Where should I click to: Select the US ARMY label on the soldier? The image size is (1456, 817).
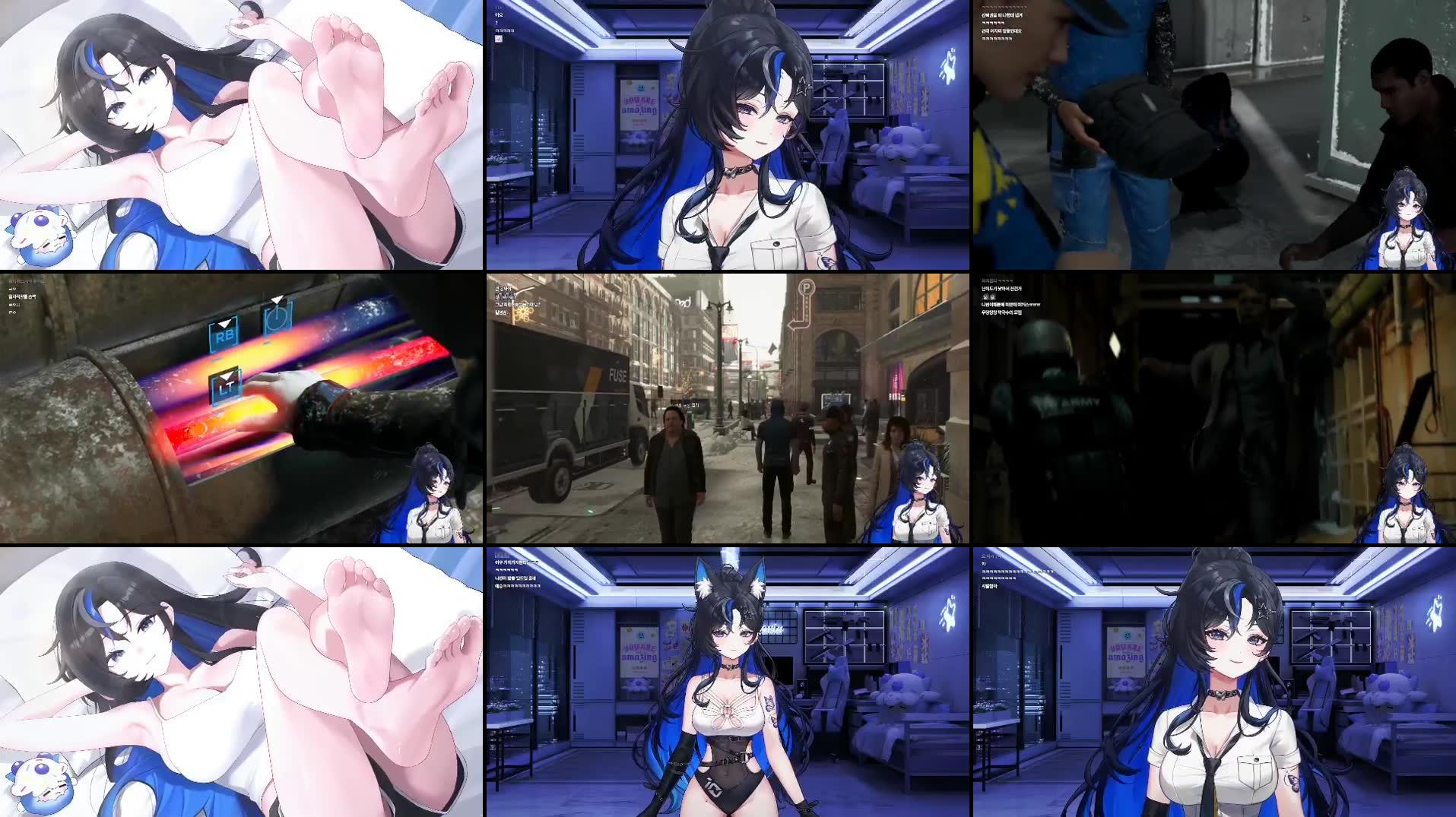click(1069, 401)
